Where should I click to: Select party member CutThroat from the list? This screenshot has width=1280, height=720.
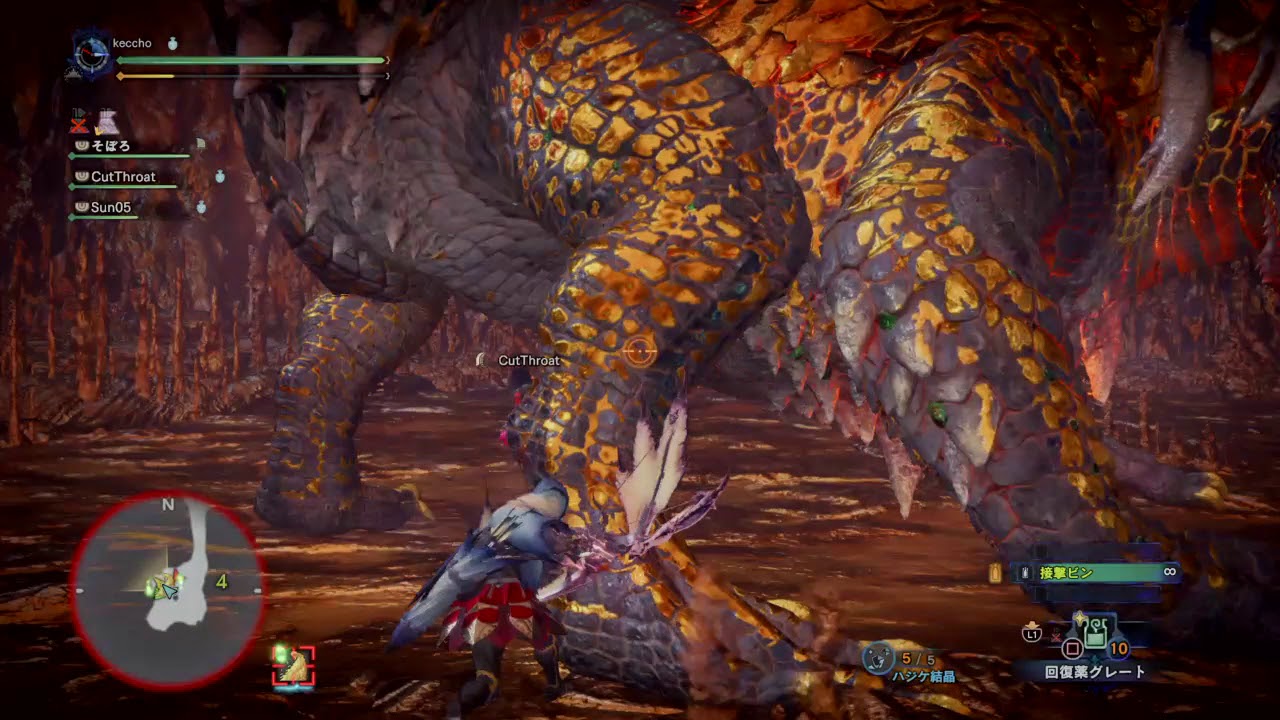124,177
